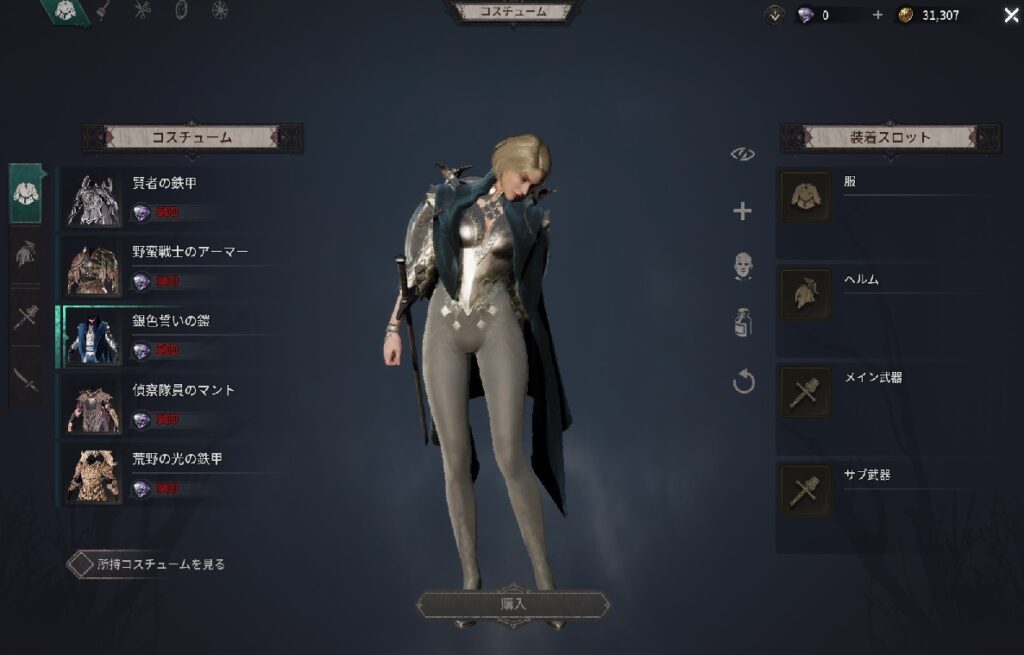Select the メイン武器 equipment slot
1024x655 pixels.
click(x=805, y=392)
